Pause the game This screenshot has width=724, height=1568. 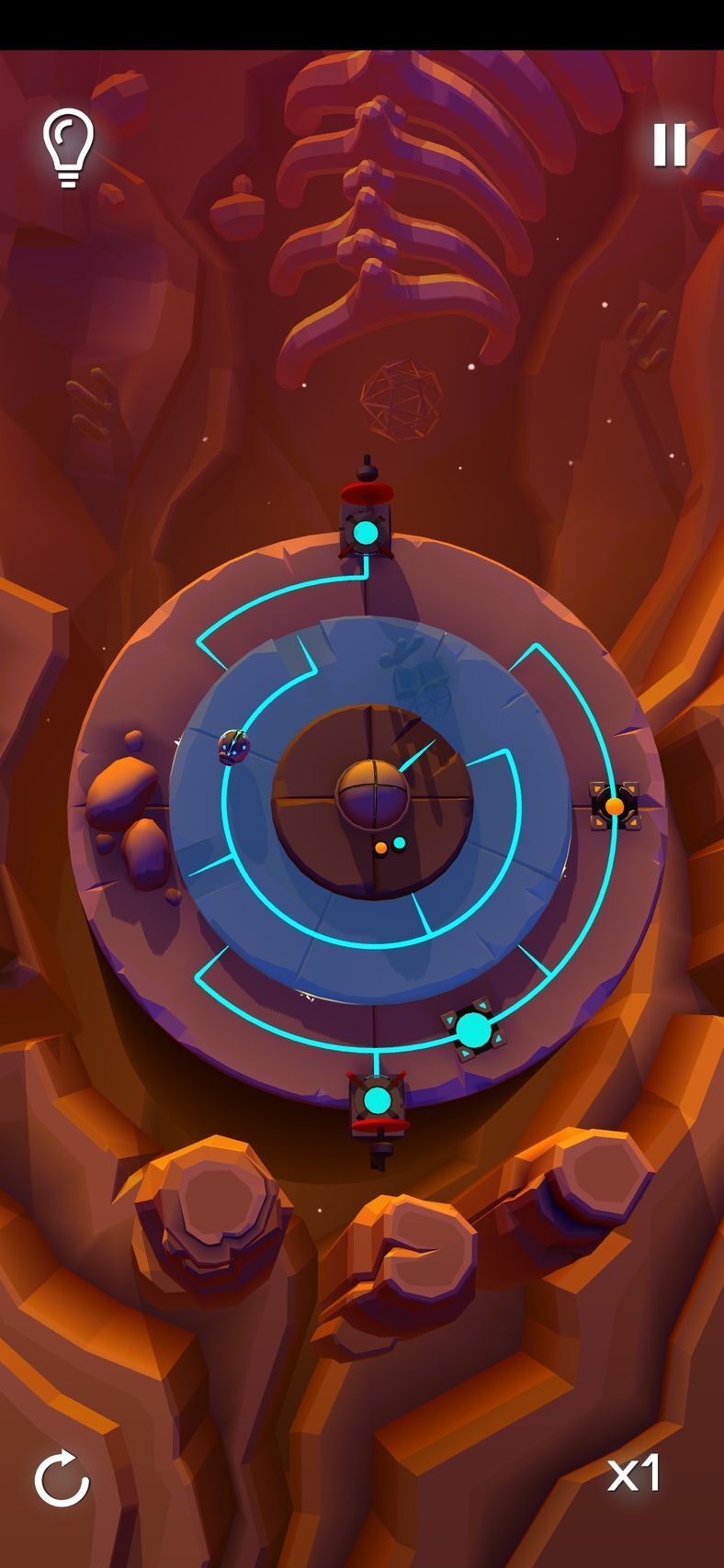point(669,144)
